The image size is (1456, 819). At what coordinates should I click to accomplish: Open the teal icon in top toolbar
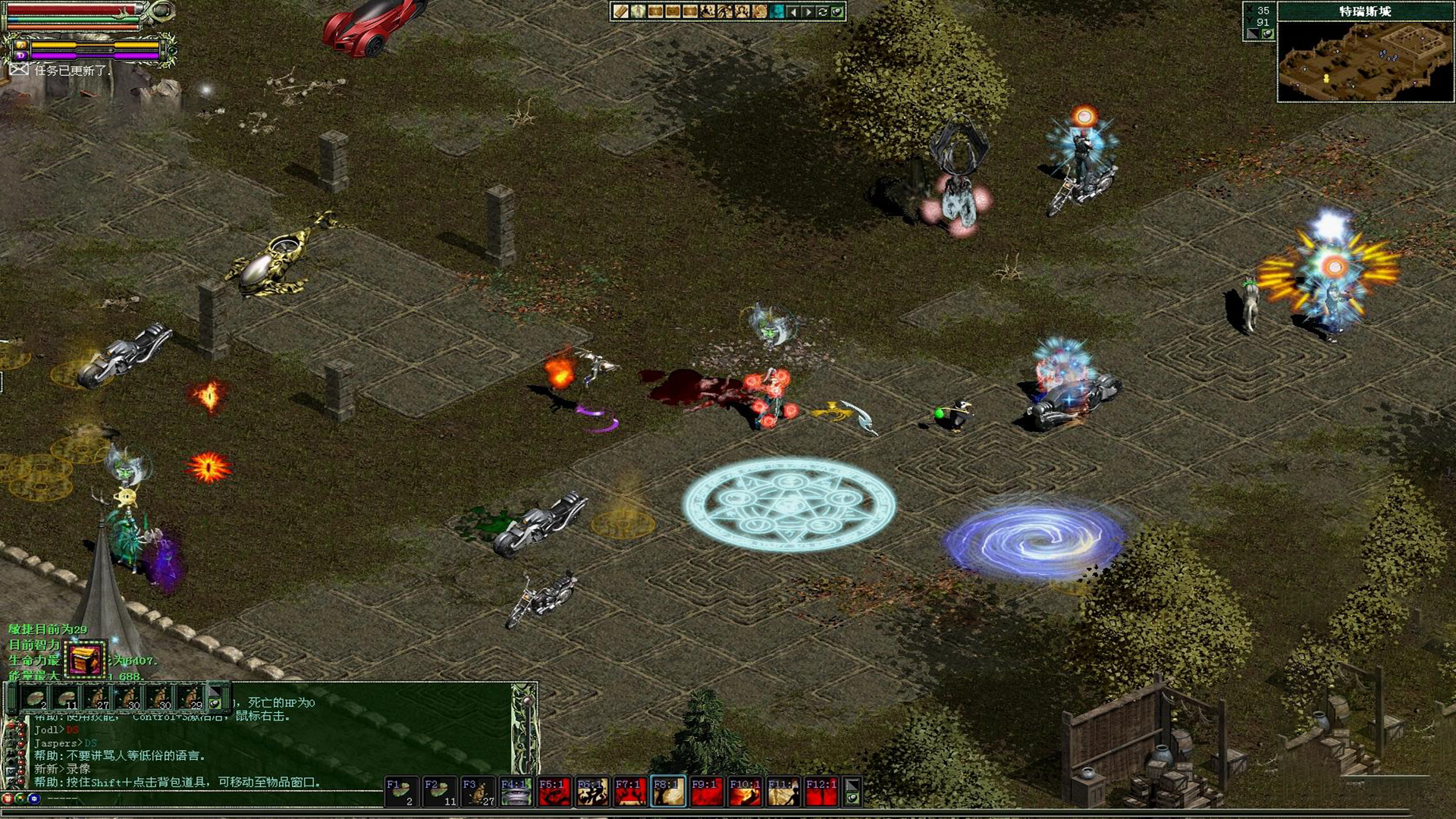(777, 11)
